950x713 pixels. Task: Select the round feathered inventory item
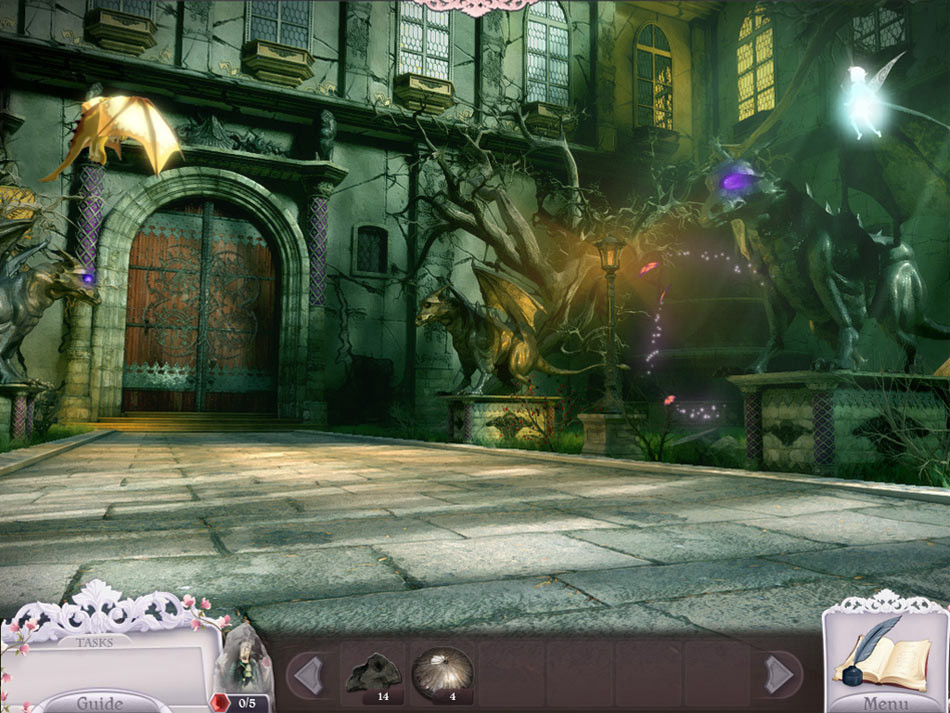pos(442,672)
